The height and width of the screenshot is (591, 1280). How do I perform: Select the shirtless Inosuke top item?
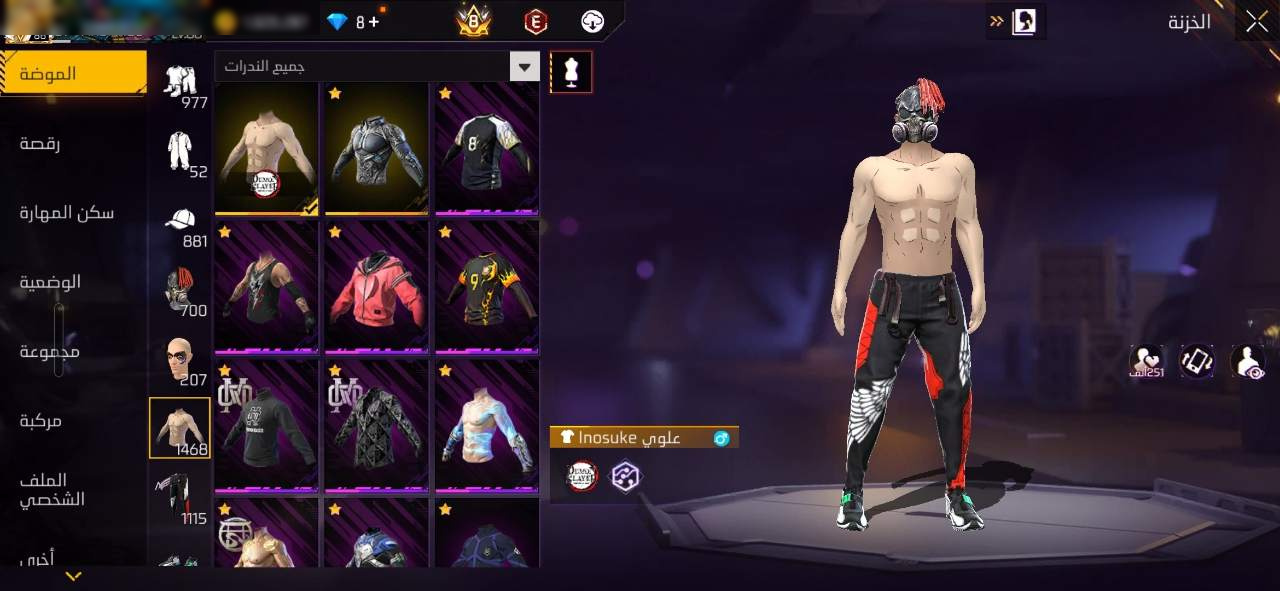coord(267,148)
